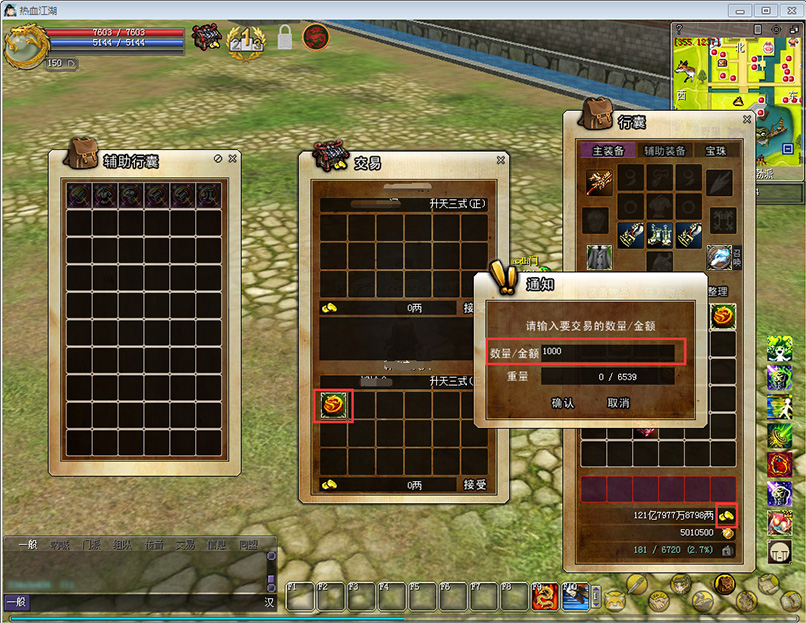Close the 交易 trade window
The image size is (806, 623).
pyautogui.click(x=501, y=160)
